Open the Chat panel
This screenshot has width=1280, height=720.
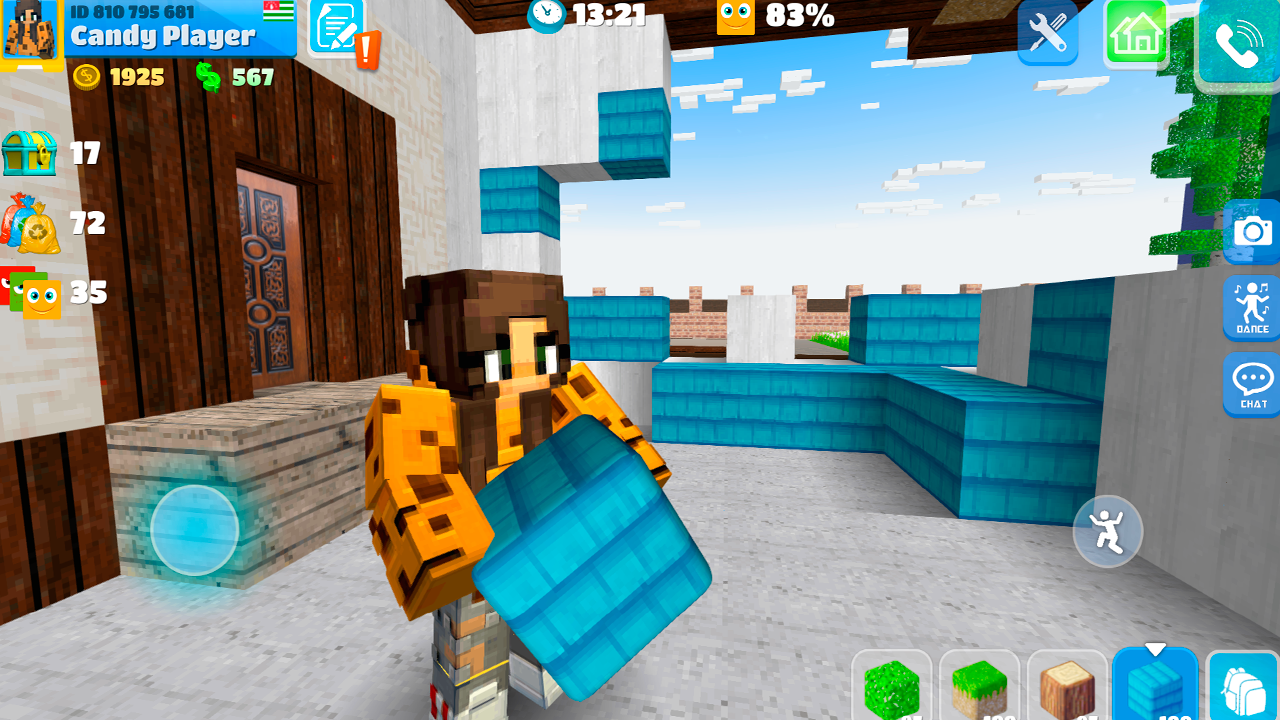(1251, 385)
